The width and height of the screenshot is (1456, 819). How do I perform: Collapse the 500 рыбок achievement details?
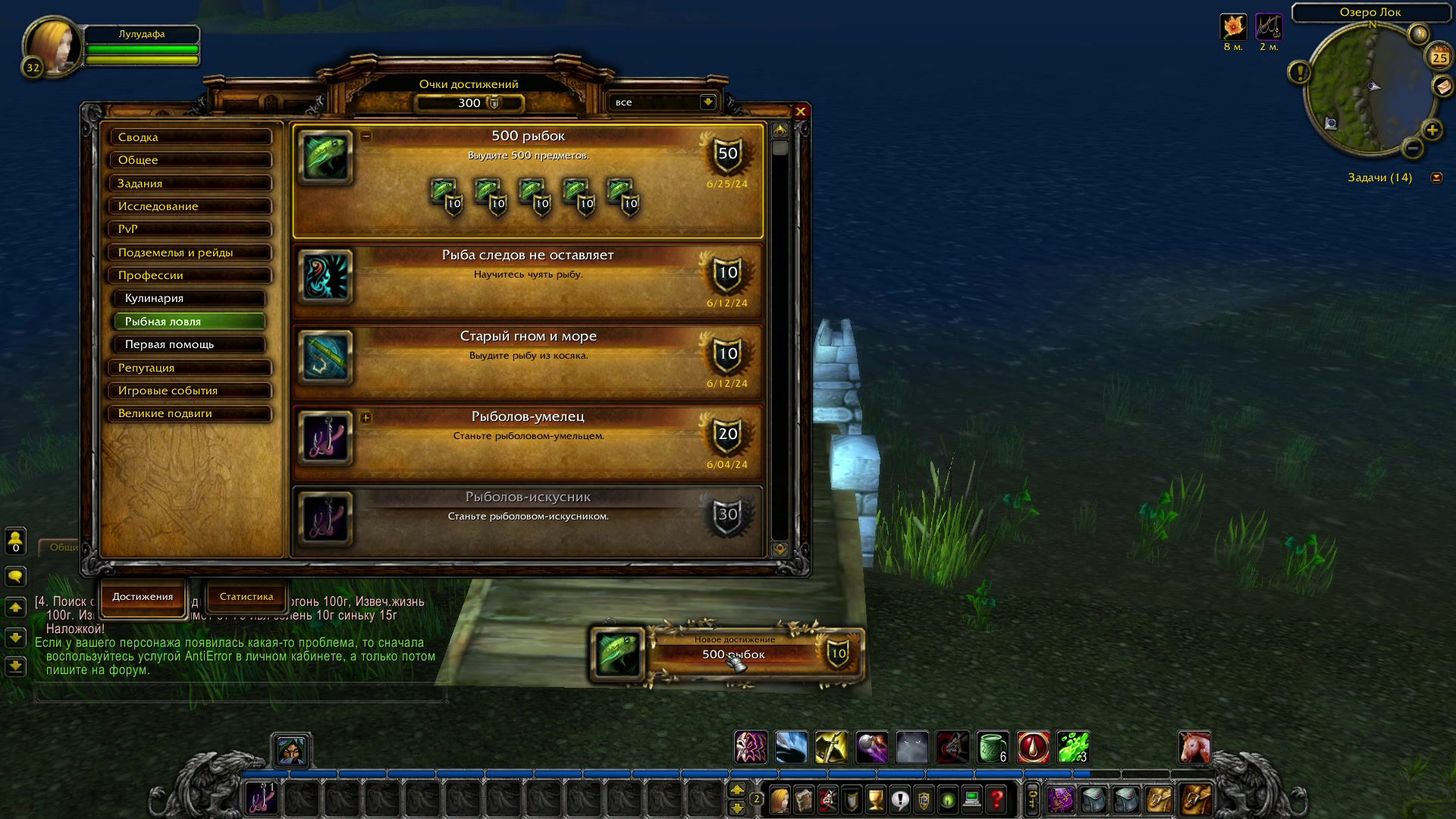[x=366, y=135]
